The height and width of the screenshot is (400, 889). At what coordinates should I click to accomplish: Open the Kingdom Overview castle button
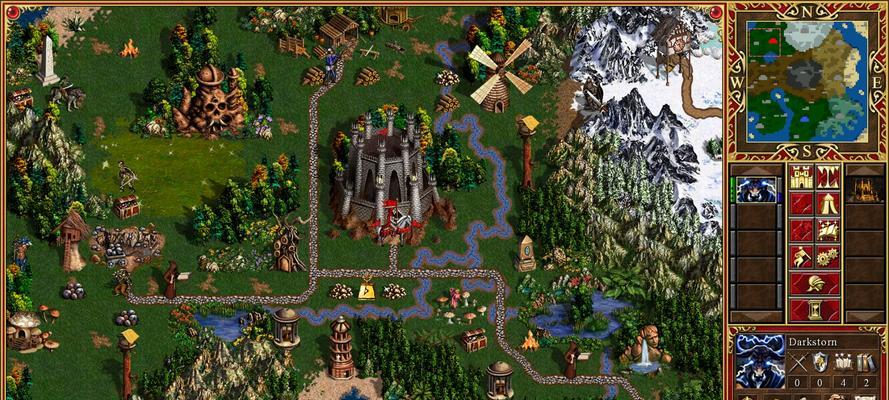click(801, 178)
